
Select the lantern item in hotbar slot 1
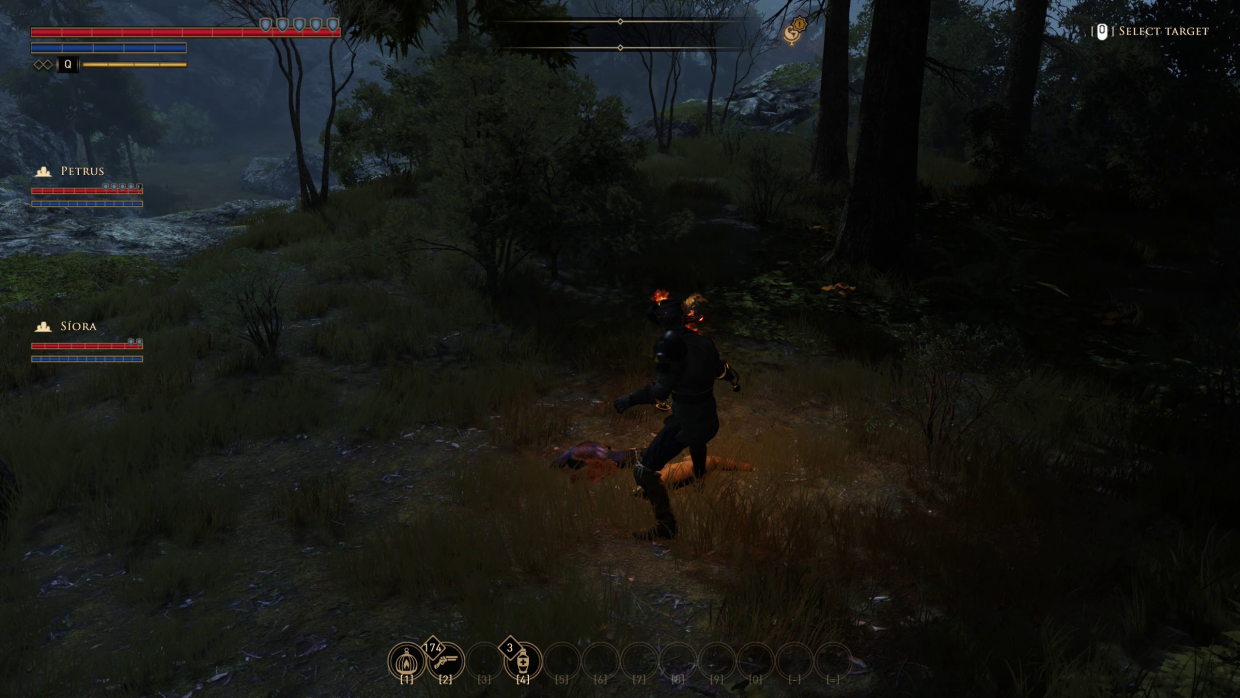407,661
